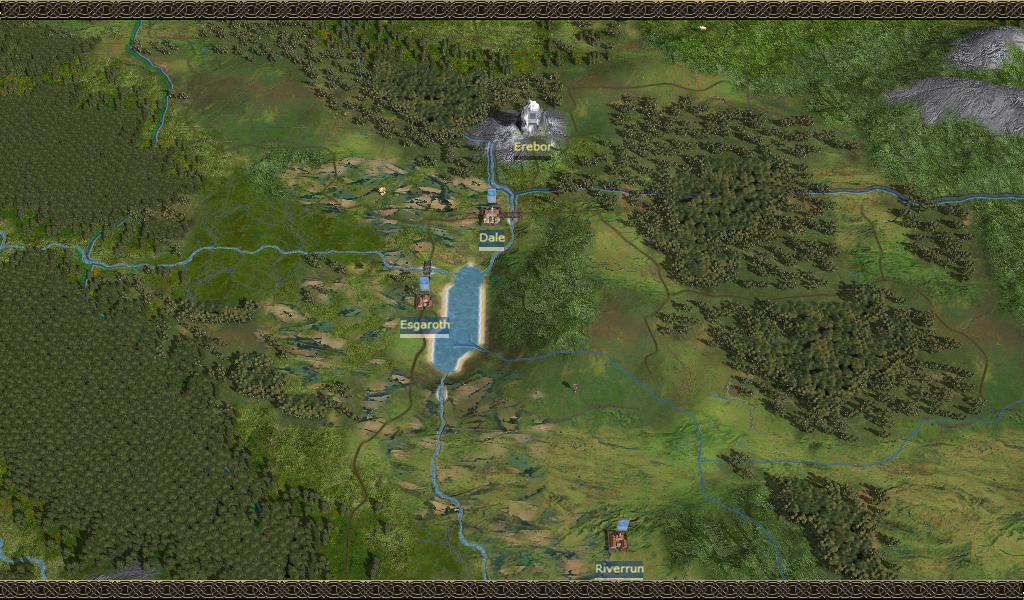Click the Riverrun settlement label
1024x600 pixels.
point(619,569)
